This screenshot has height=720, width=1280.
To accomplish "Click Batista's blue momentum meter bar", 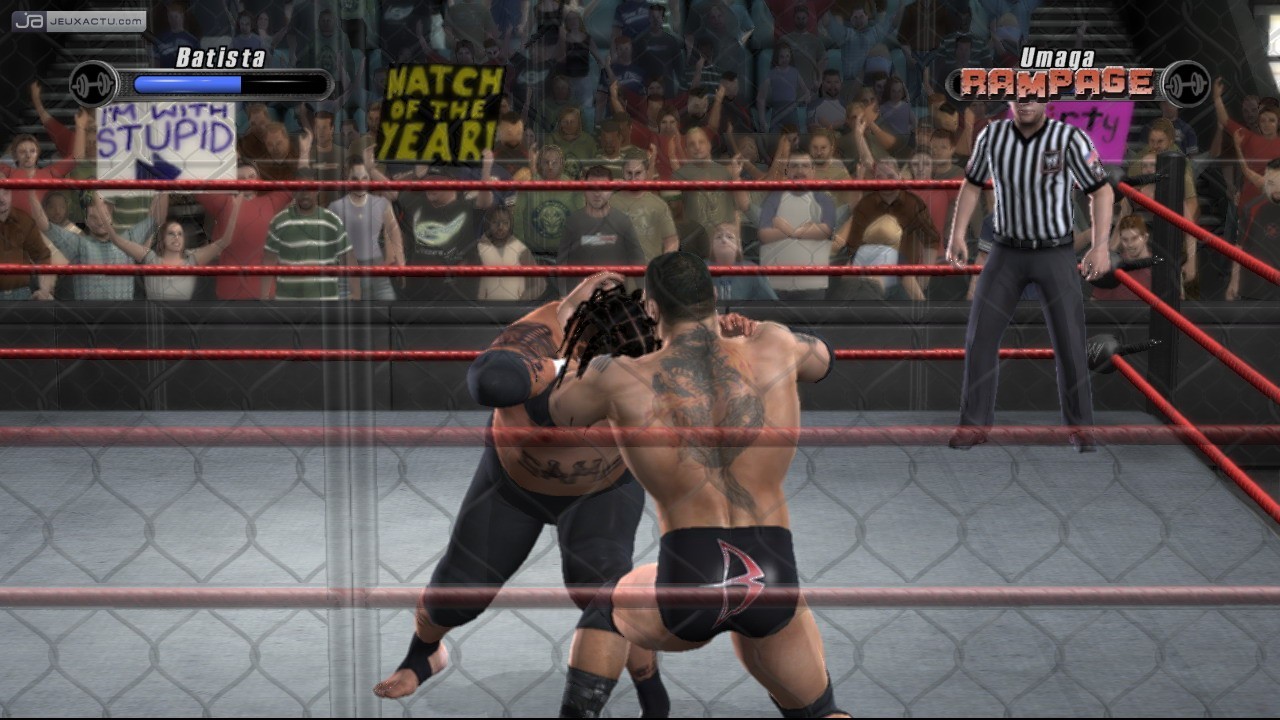I will click(x=190, y=85).
